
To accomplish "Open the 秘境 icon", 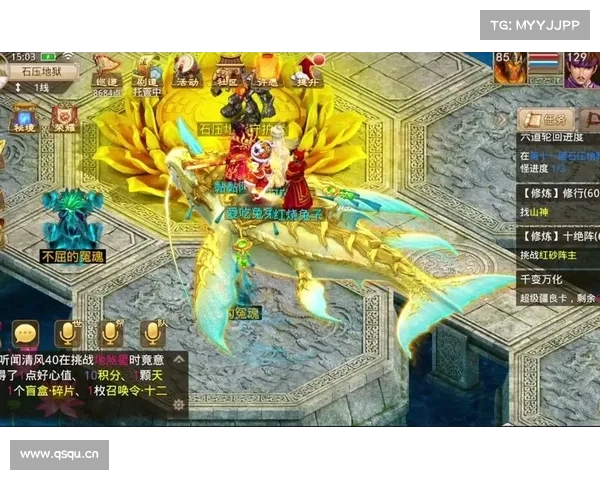I will tap(25, 118).
